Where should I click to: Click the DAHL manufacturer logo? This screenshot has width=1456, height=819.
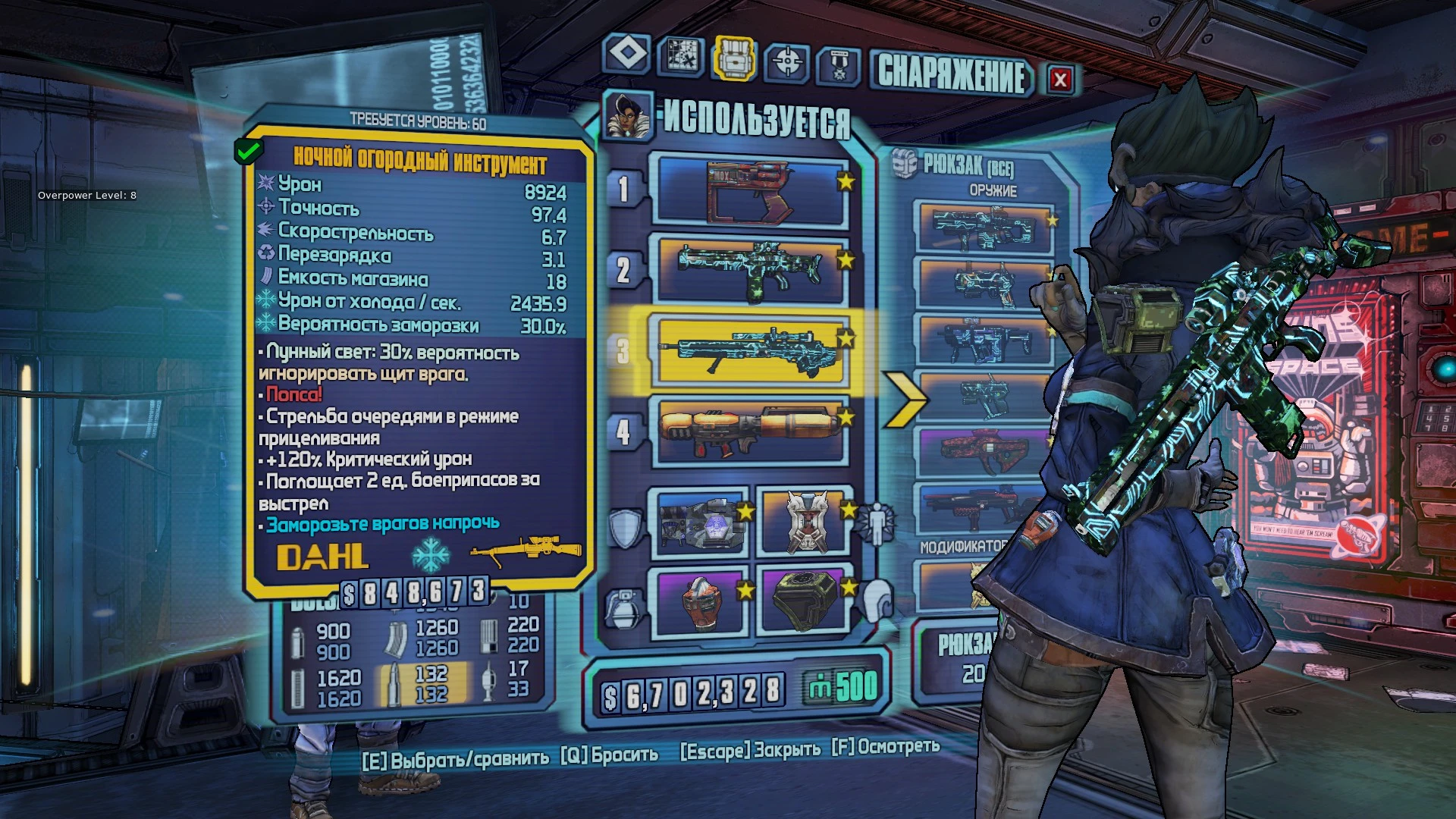click(322, 557)
